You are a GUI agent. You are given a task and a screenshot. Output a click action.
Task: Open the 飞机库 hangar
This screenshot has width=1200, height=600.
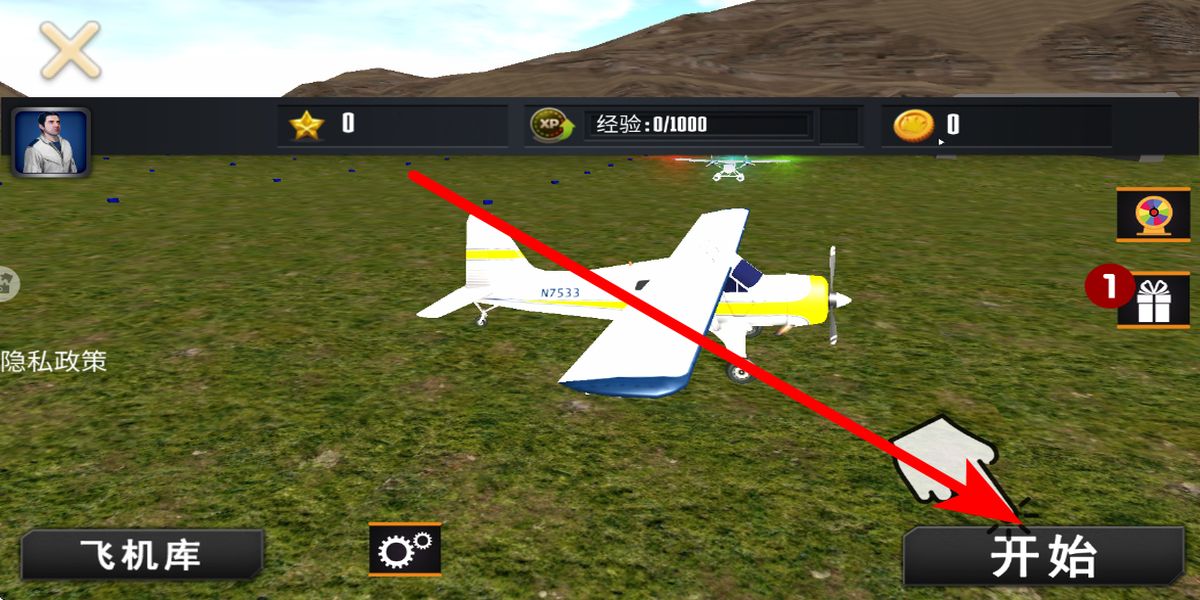click(x=141, y=556)
